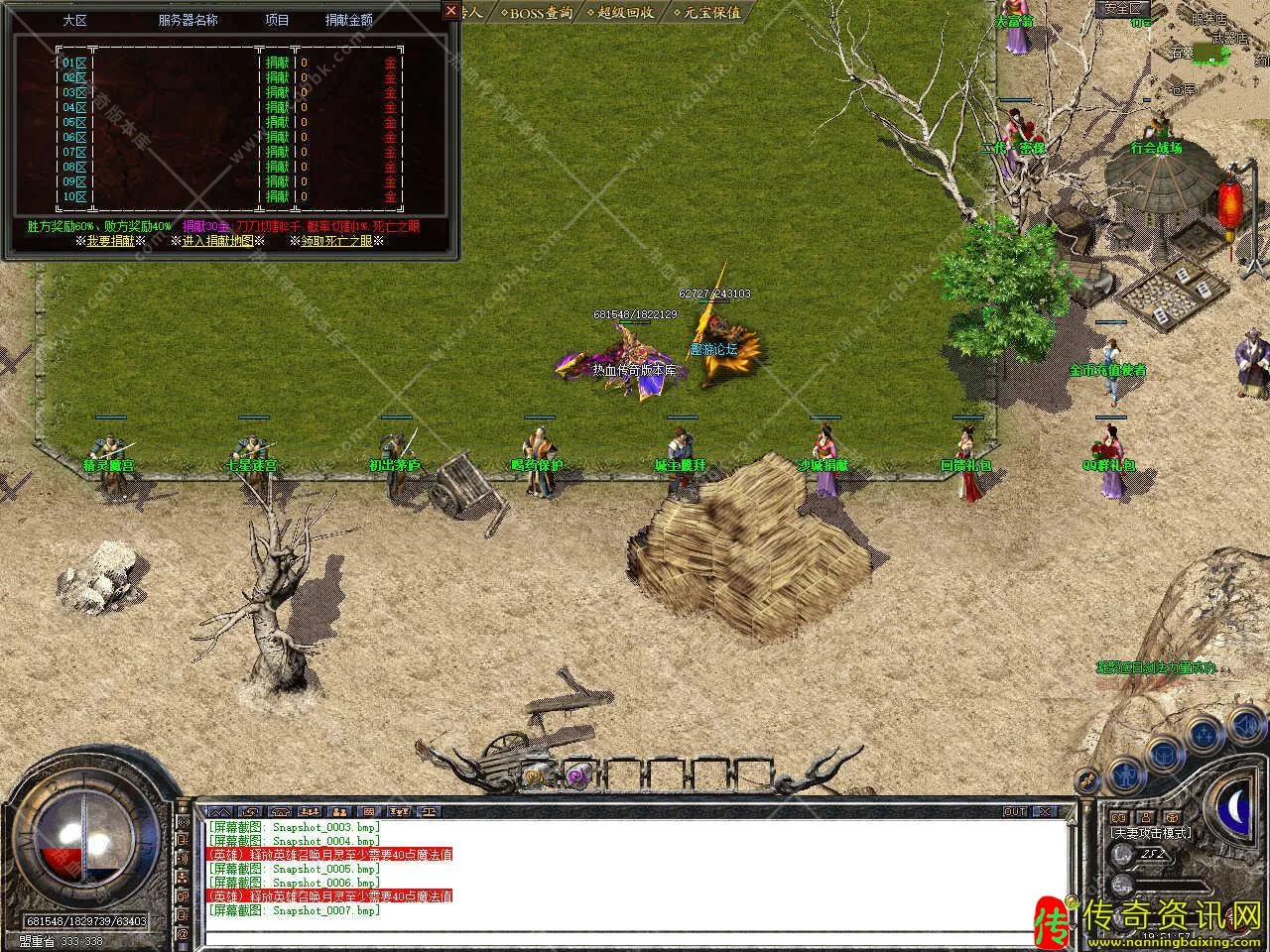The width and height of the screenshot is (1270, 952).
Task: Close the donation panel with the red X
Action: tap(451, 12)
